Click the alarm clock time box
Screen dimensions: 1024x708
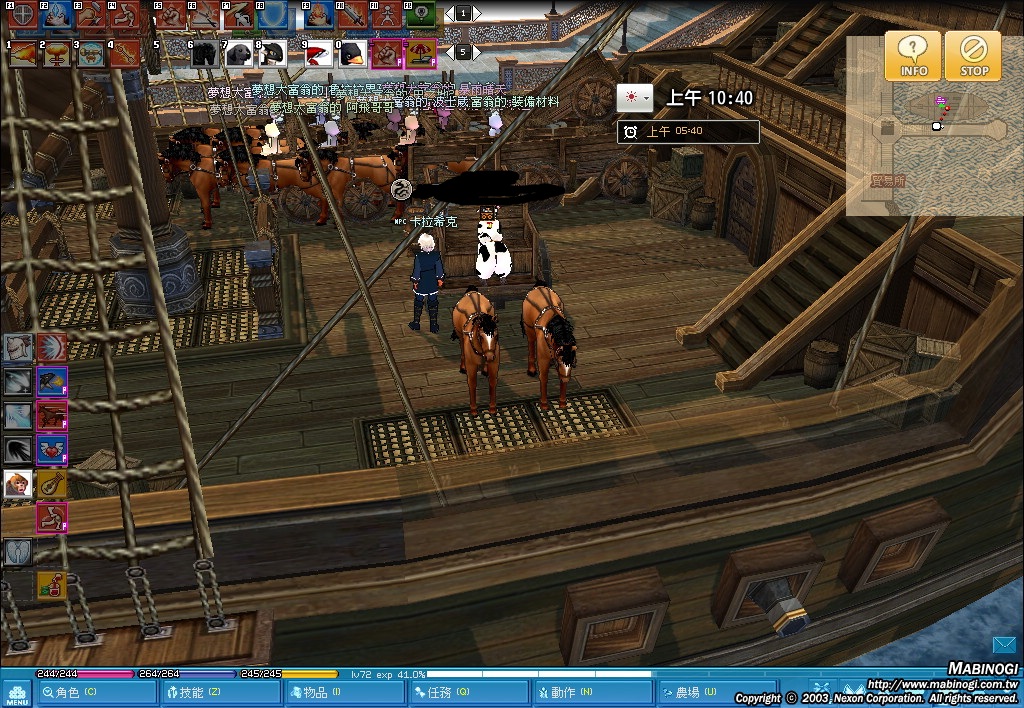pyautogui.click(x=688, y=131)
